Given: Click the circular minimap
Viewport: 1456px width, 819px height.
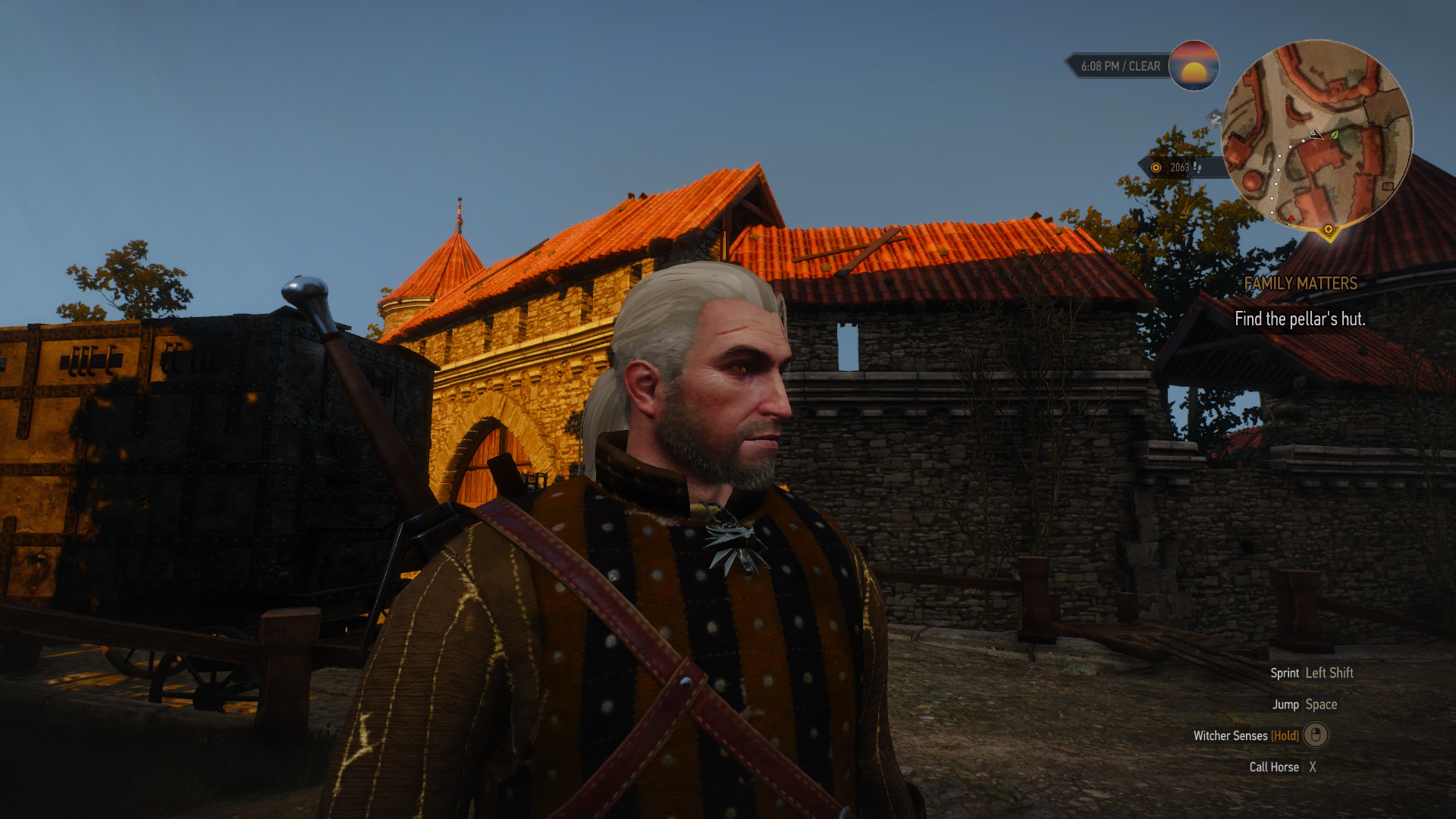Looking at the screenshot, I should pyautogui.click(x=1317, y=135).
